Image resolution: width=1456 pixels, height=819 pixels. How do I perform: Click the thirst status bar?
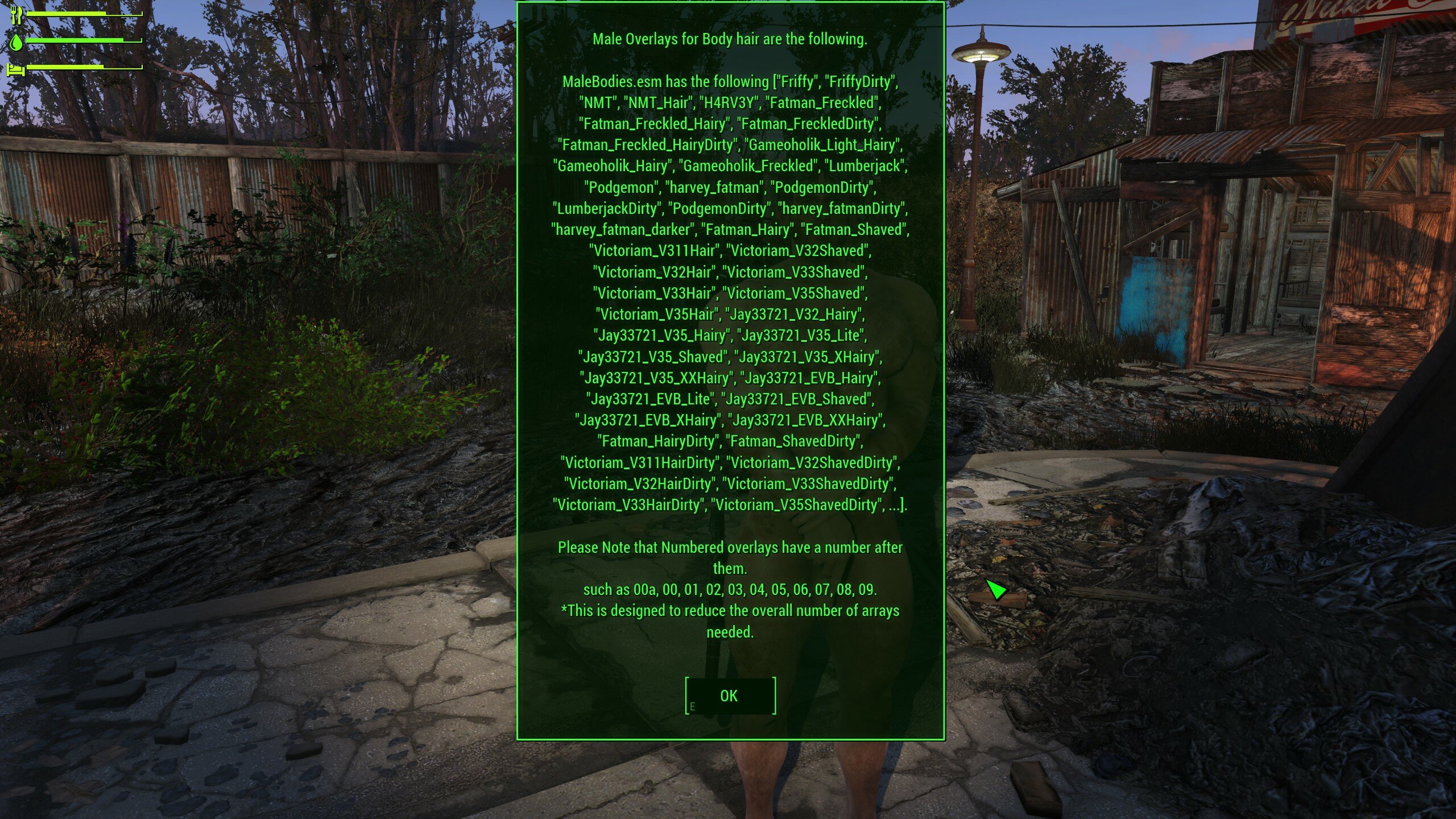[x=80, y=40]
